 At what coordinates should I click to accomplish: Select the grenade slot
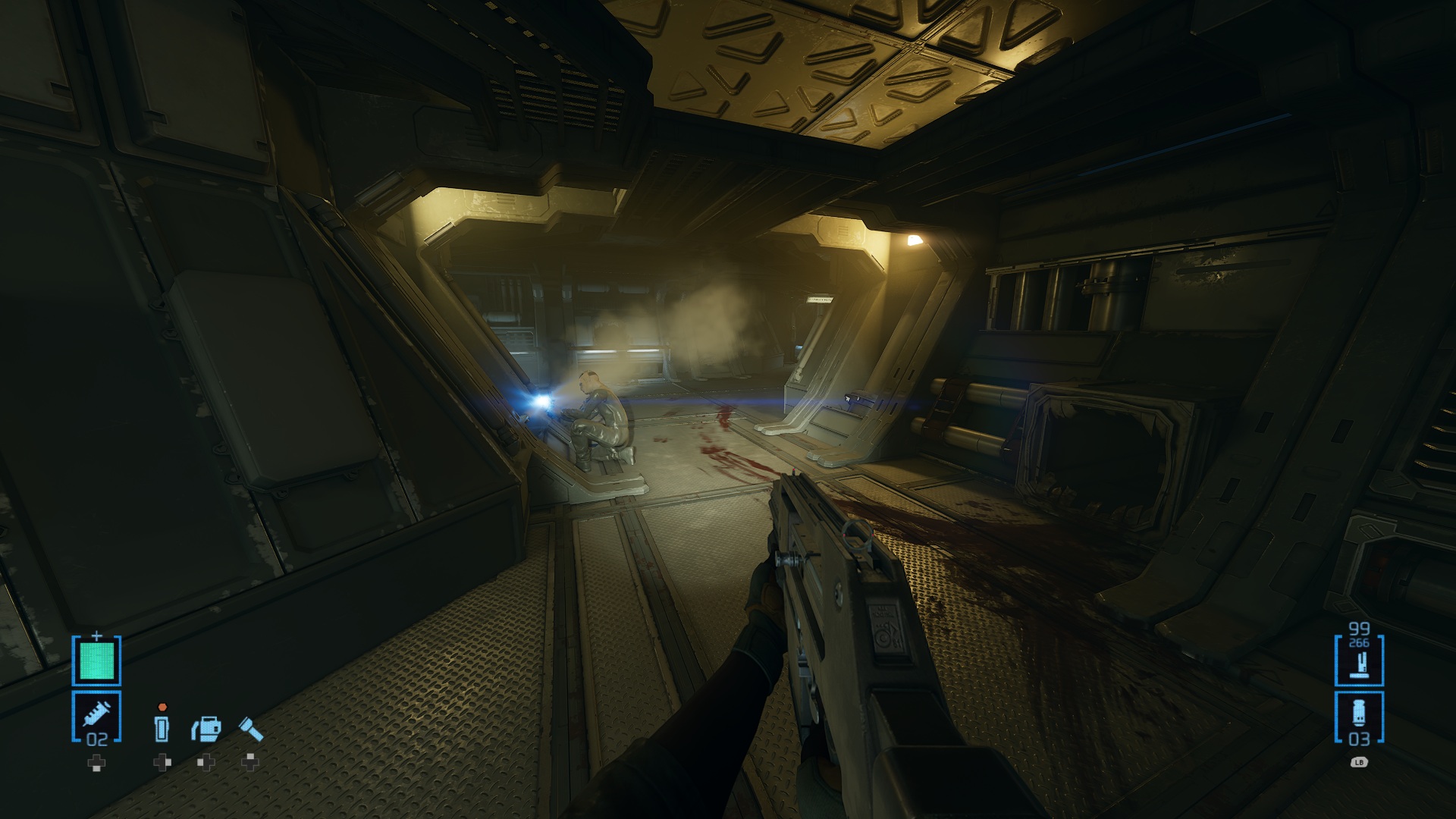click(1358, 717)
